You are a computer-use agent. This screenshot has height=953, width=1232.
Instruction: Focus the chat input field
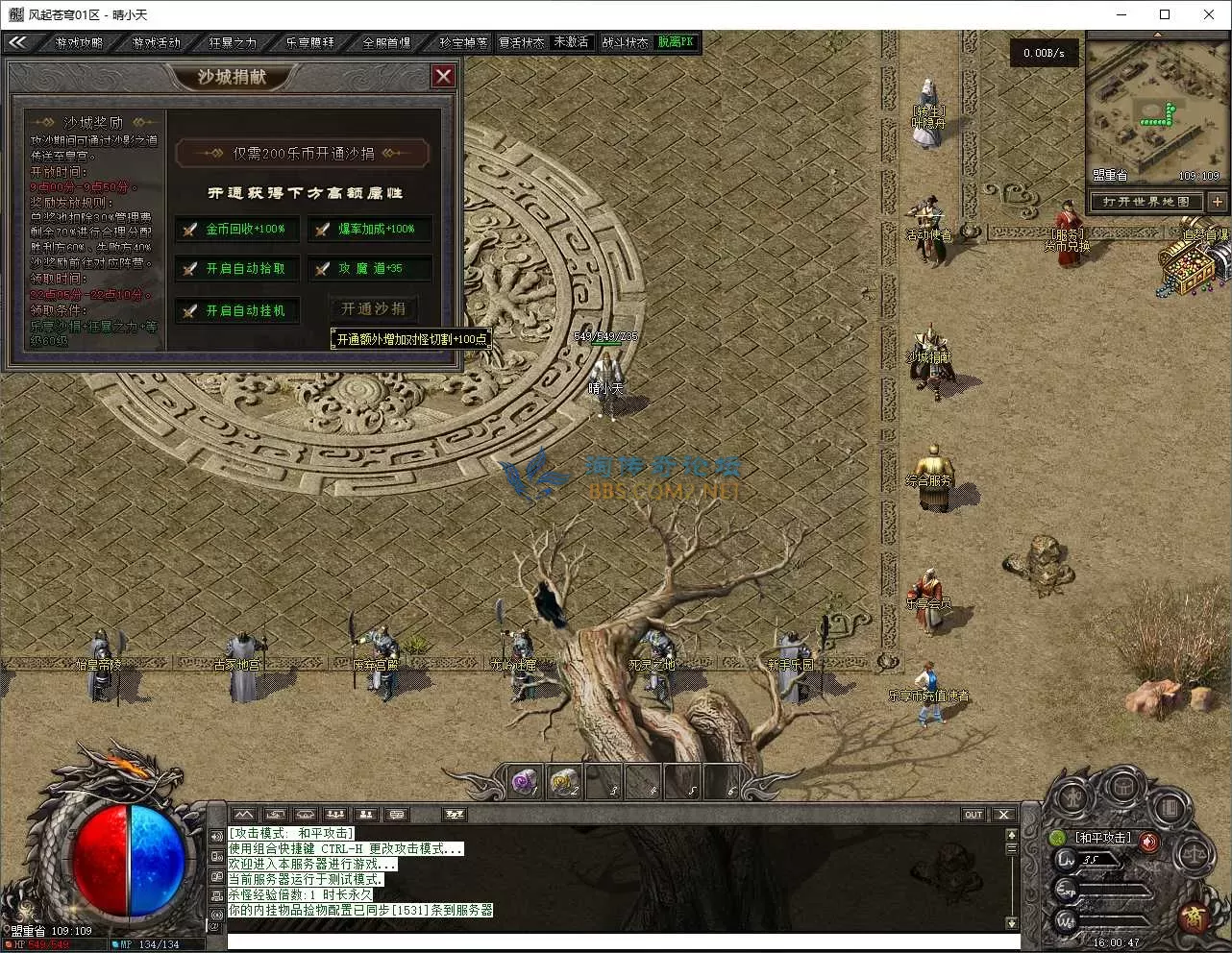pyautogui.click(x=615, y=941)
